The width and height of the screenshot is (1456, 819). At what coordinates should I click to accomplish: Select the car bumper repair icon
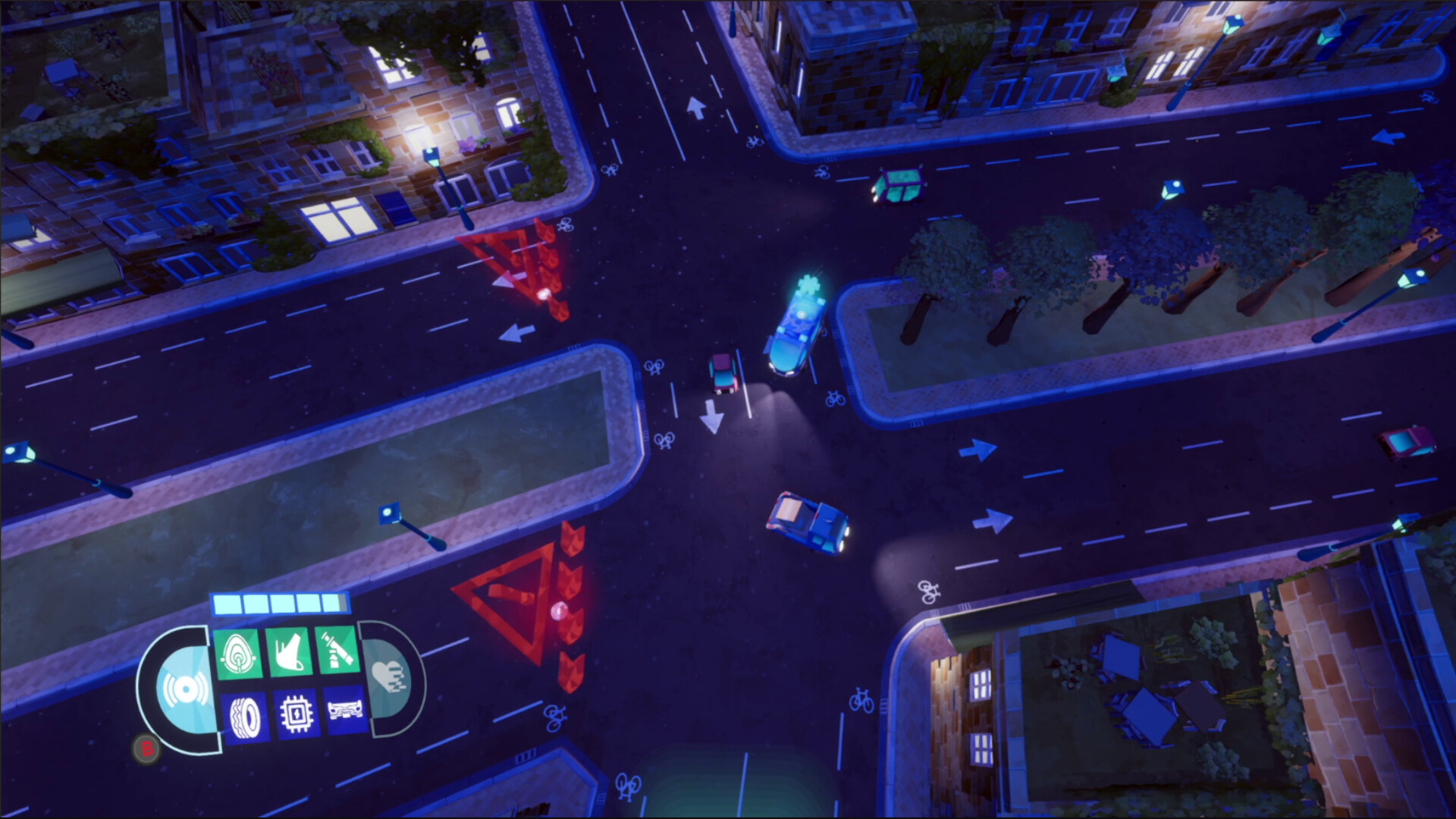point(345,711)
